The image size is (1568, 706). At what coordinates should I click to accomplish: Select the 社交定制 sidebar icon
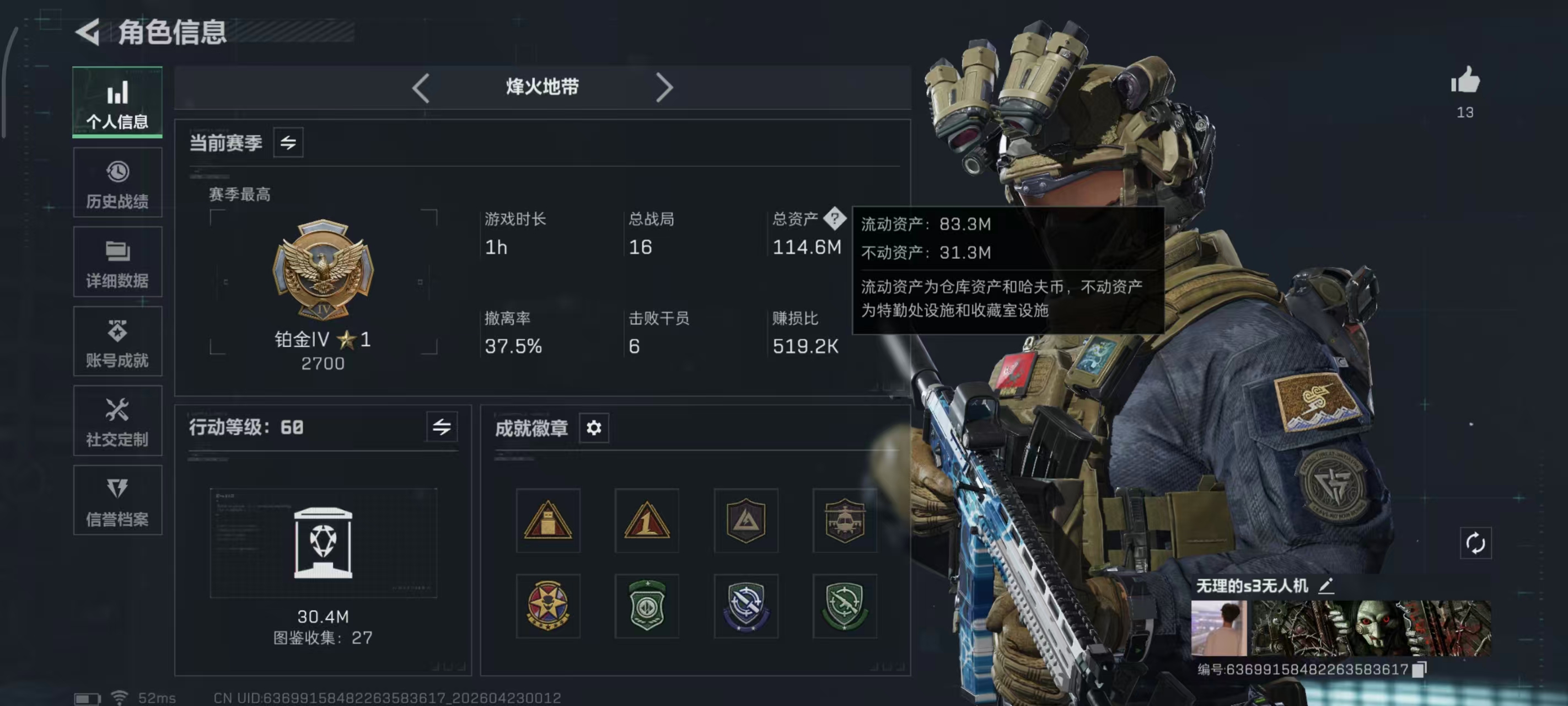[x=117, y=420]
